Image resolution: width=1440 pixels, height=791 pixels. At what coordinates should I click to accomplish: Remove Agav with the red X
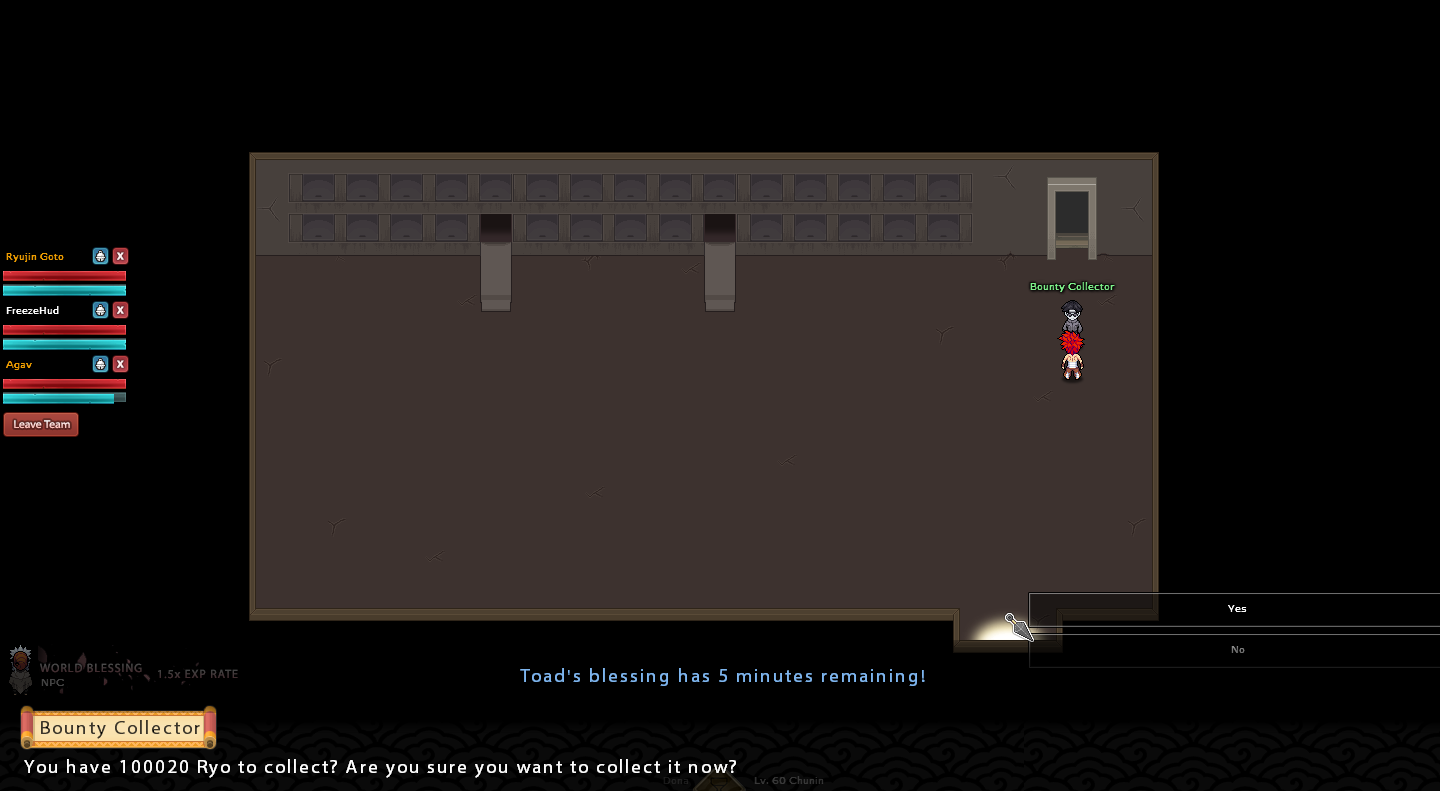[120, 364]
